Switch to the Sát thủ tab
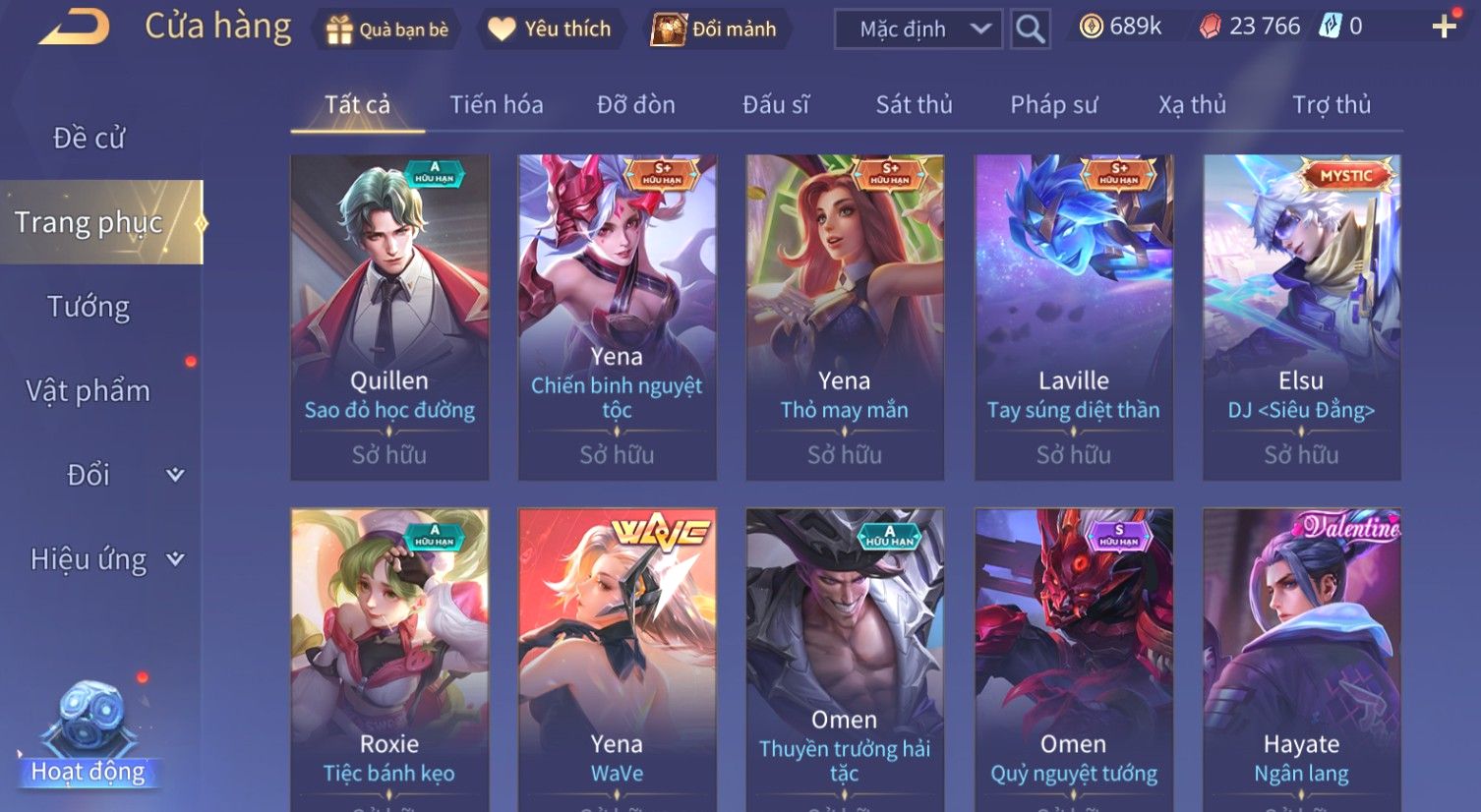1481x812 pixels. [x=914, y=105]
